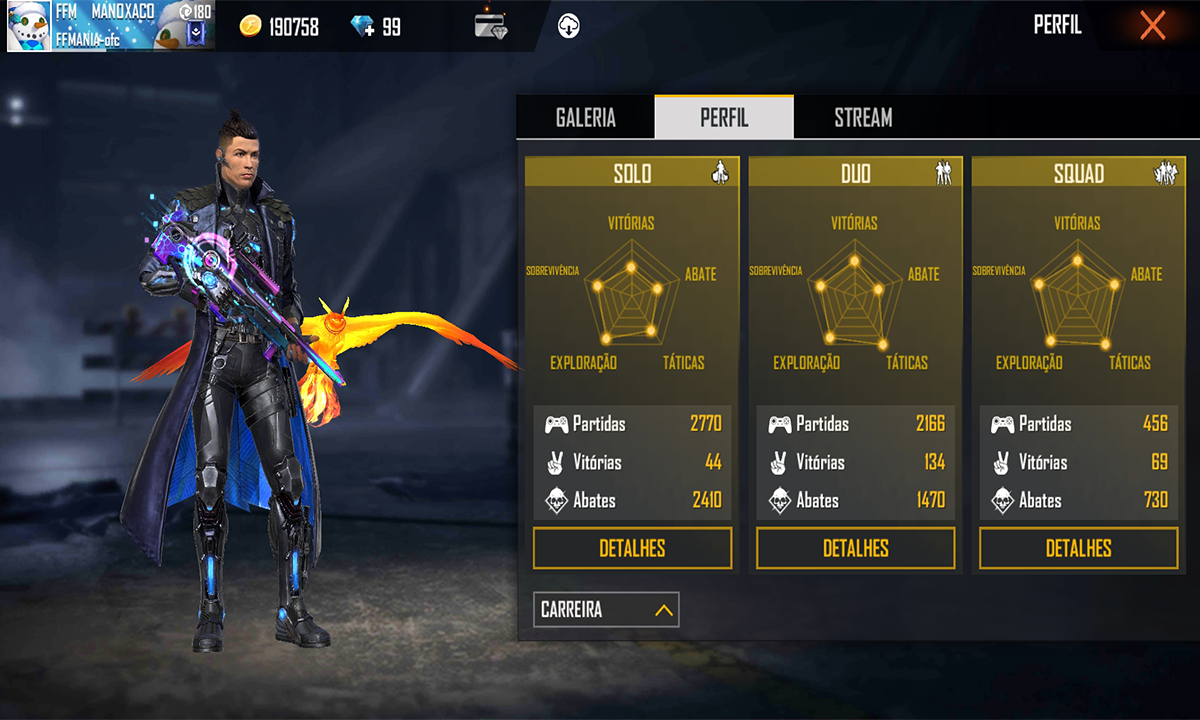Show Solo mode Detalhes
The height and width of the screenshot is (720, 1200).
coord(632,548)
